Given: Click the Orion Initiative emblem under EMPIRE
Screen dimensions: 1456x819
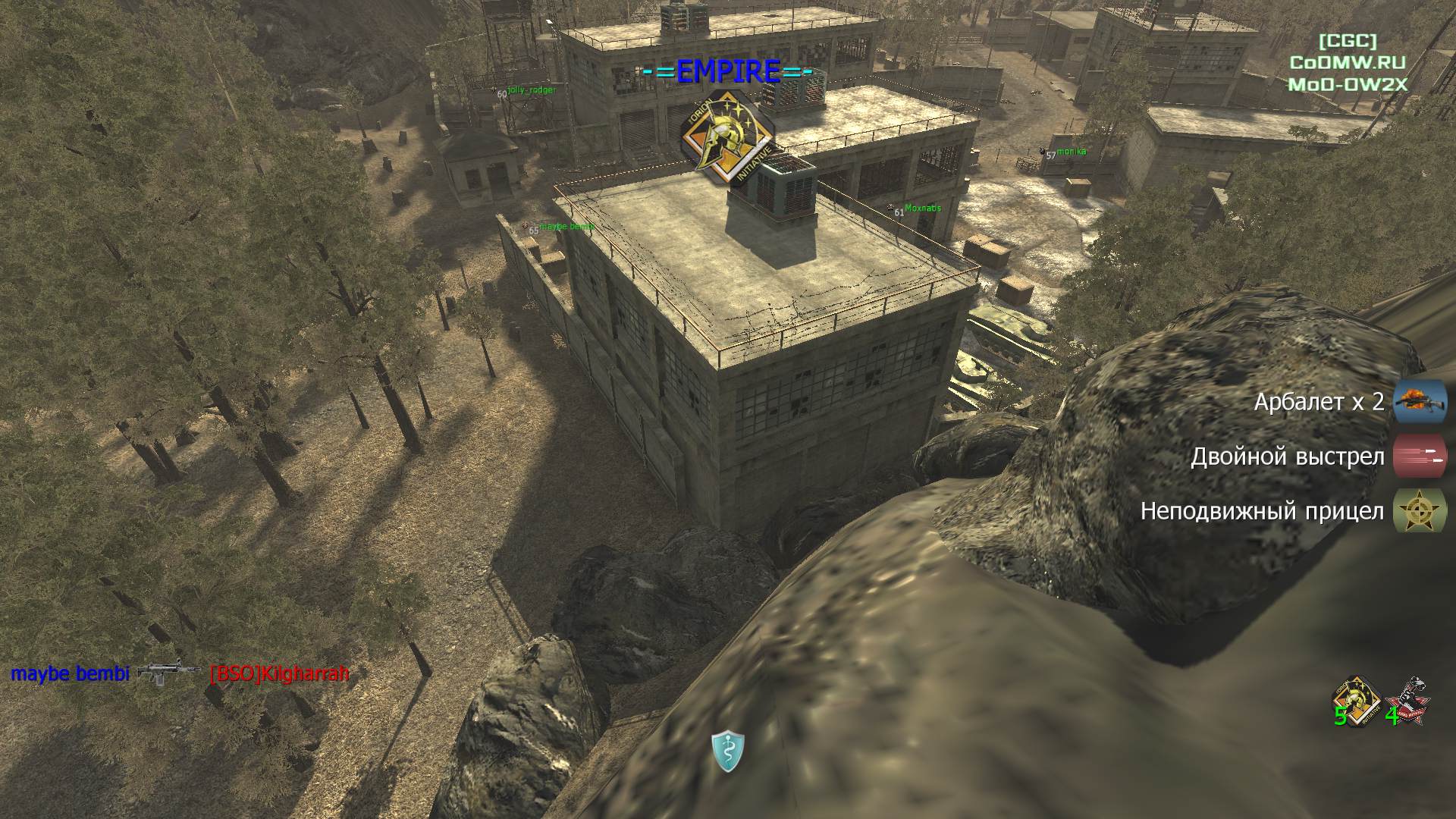Looking at the screenshot, I should [728, 138].
